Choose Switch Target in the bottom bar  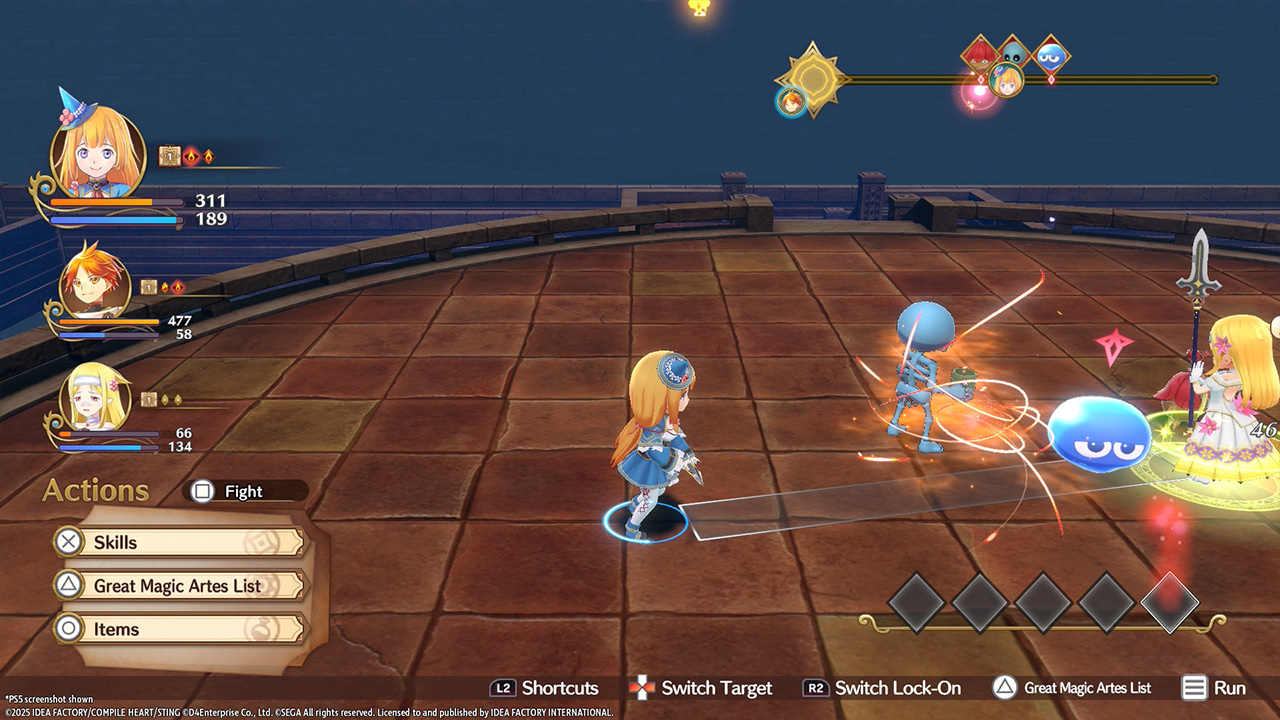pyautogui.click(x=700, y=688)
